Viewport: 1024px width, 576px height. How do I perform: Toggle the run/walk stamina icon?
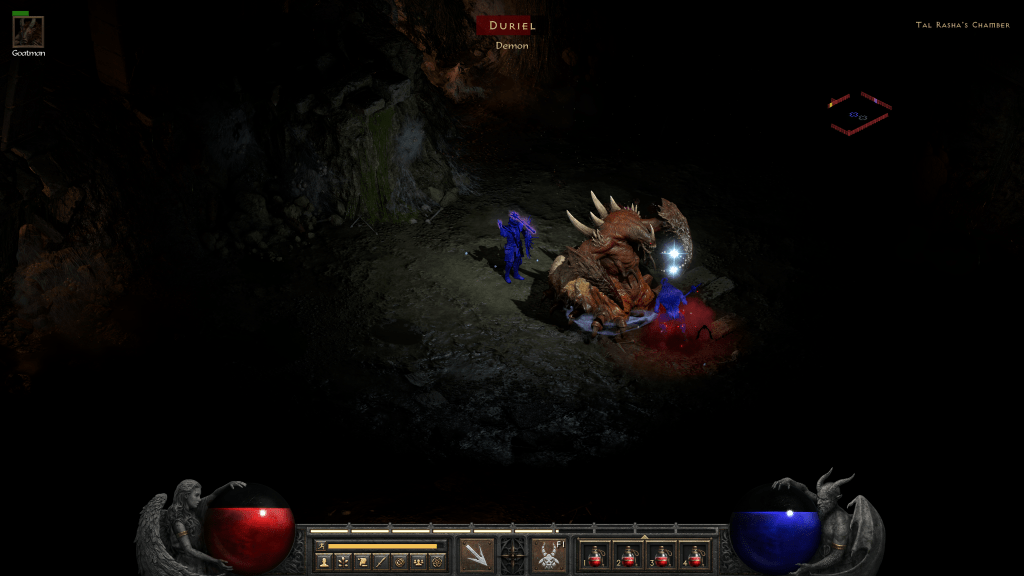(x=320, y=546)
